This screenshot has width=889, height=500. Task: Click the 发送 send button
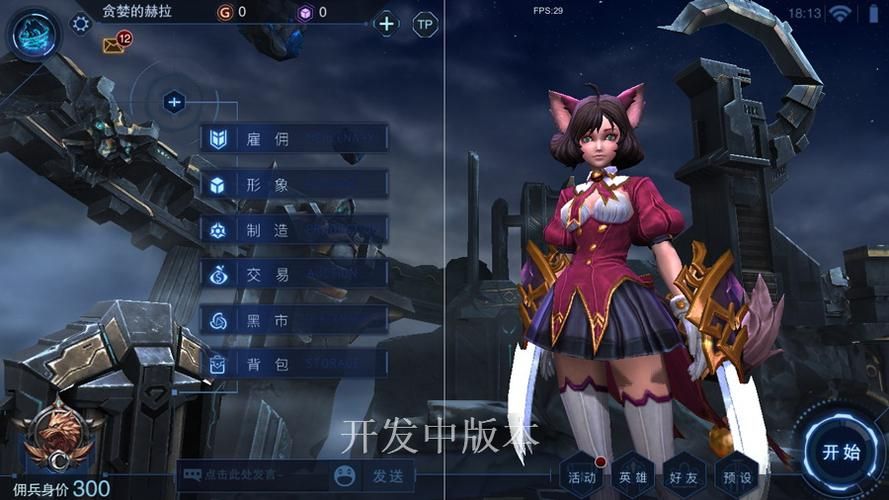pyautogui.click(x=387, y=476)
